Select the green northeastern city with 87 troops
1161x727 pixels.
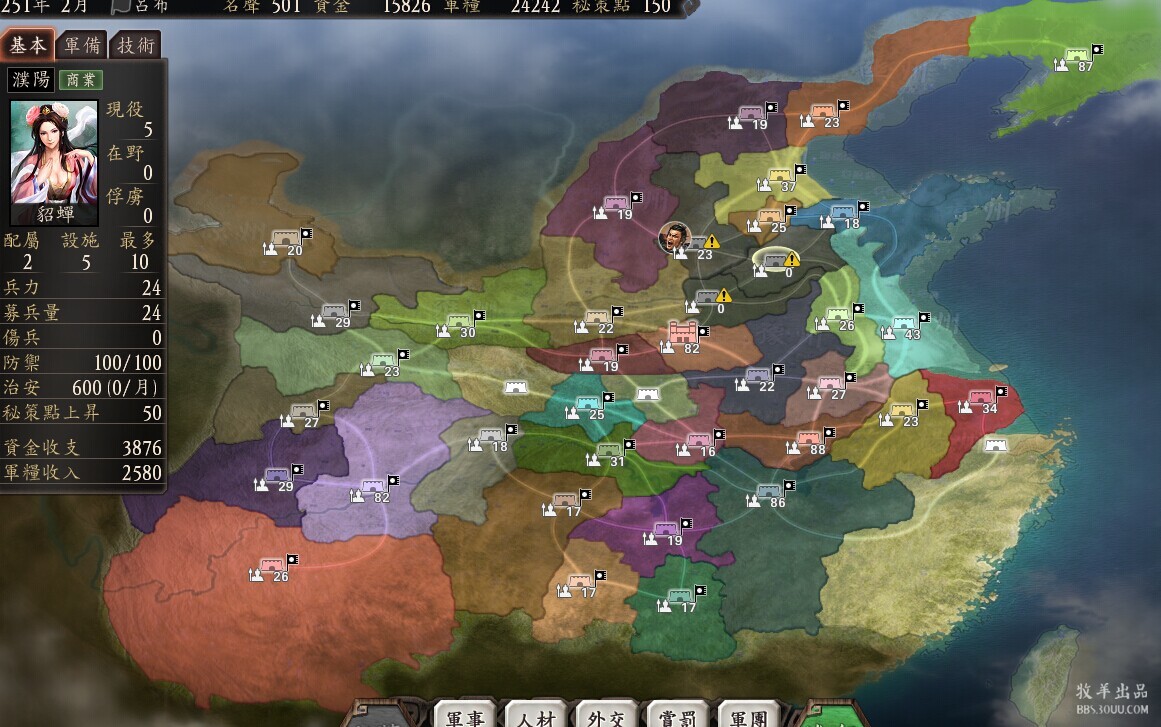pyautogui.click(x=1078, y=57)
